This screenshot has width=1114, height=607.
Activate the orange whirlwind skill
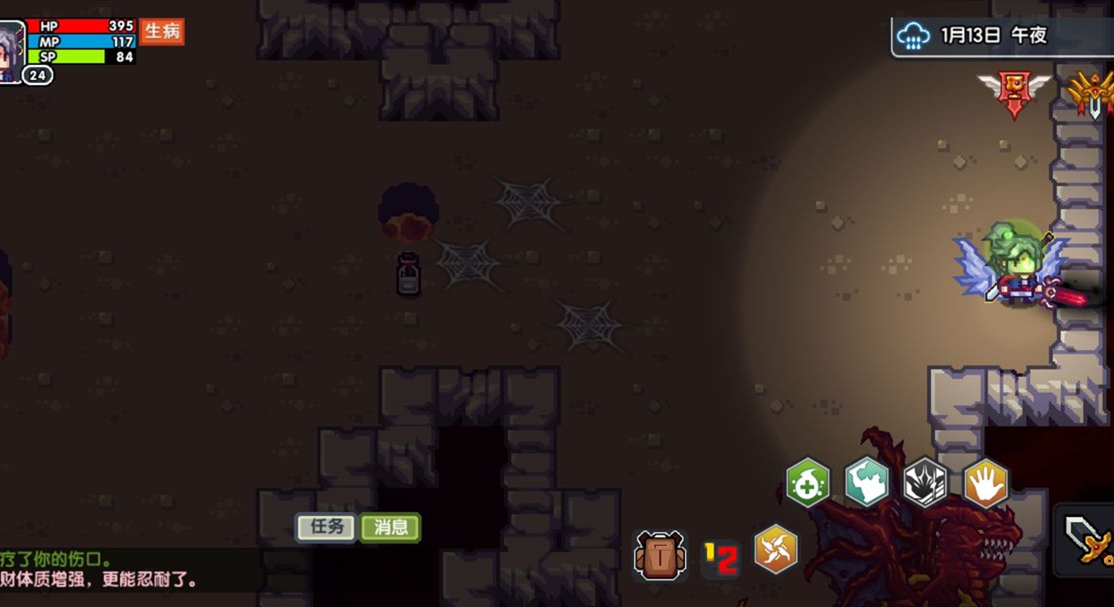click(776, 549)
